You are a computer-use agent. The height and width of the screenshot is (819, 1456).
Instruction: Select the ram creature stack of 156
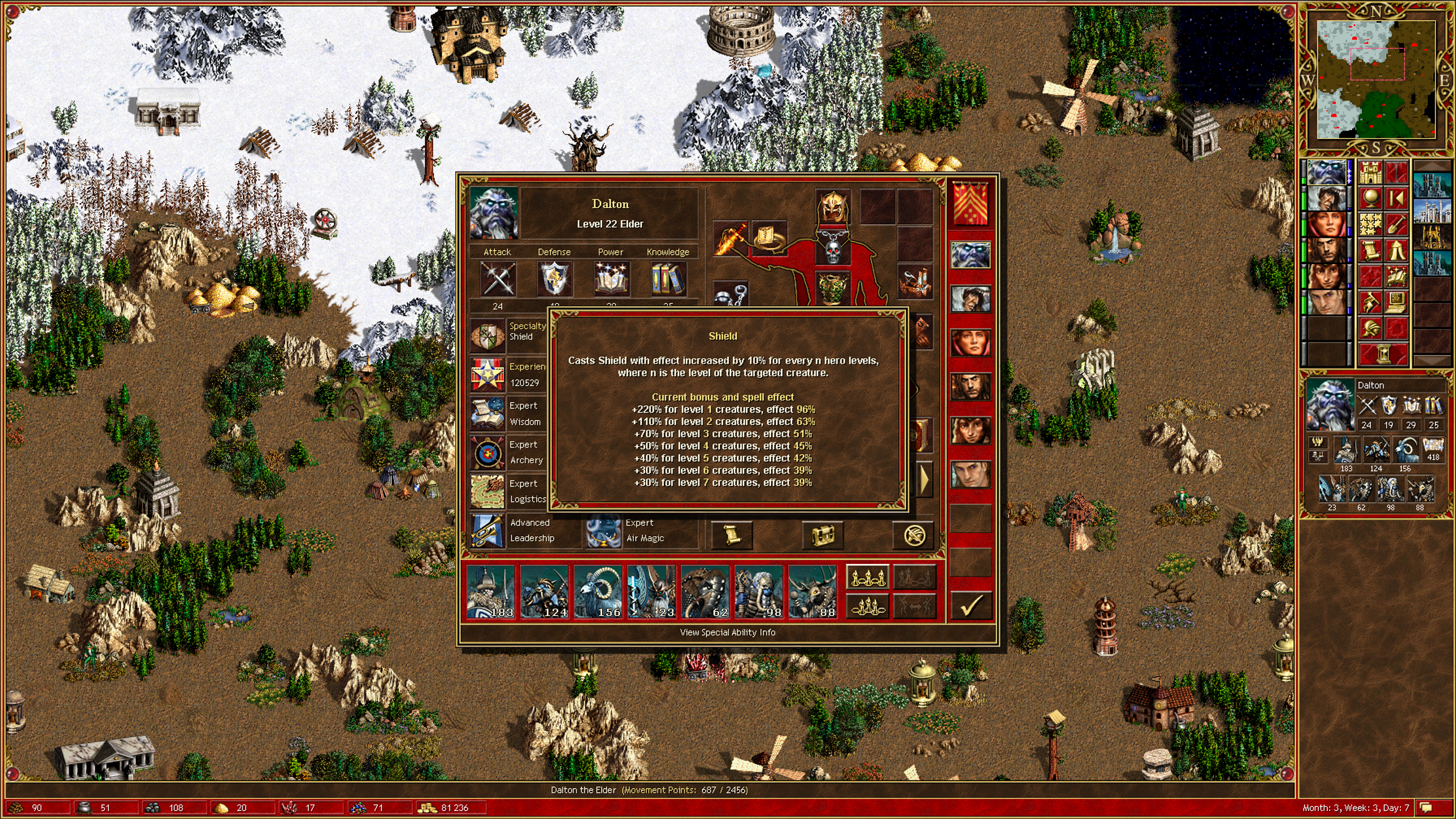597,592
